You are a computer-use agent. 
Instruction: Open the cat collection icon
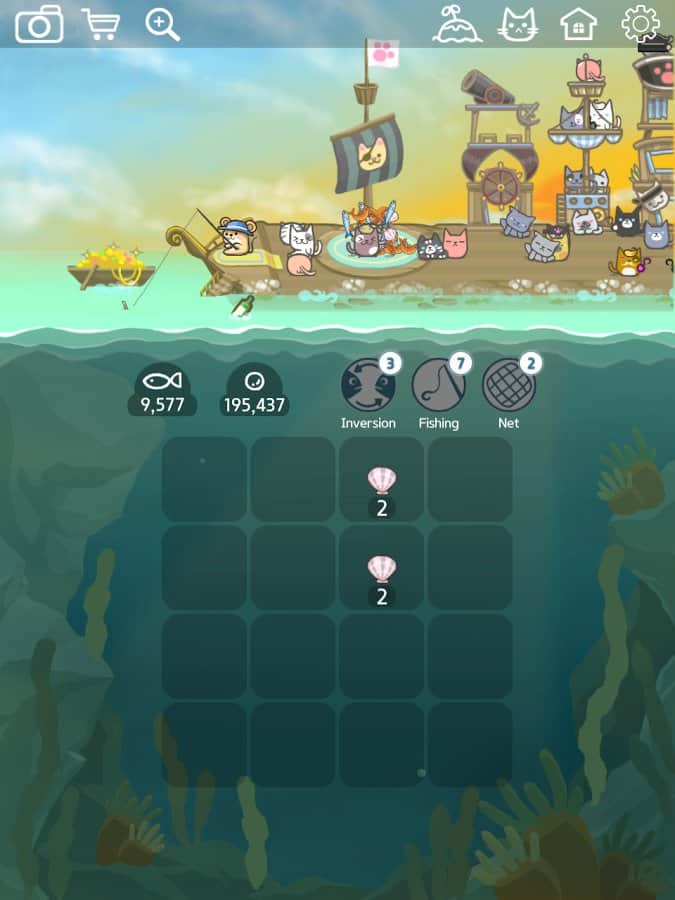tap(518, 24)
